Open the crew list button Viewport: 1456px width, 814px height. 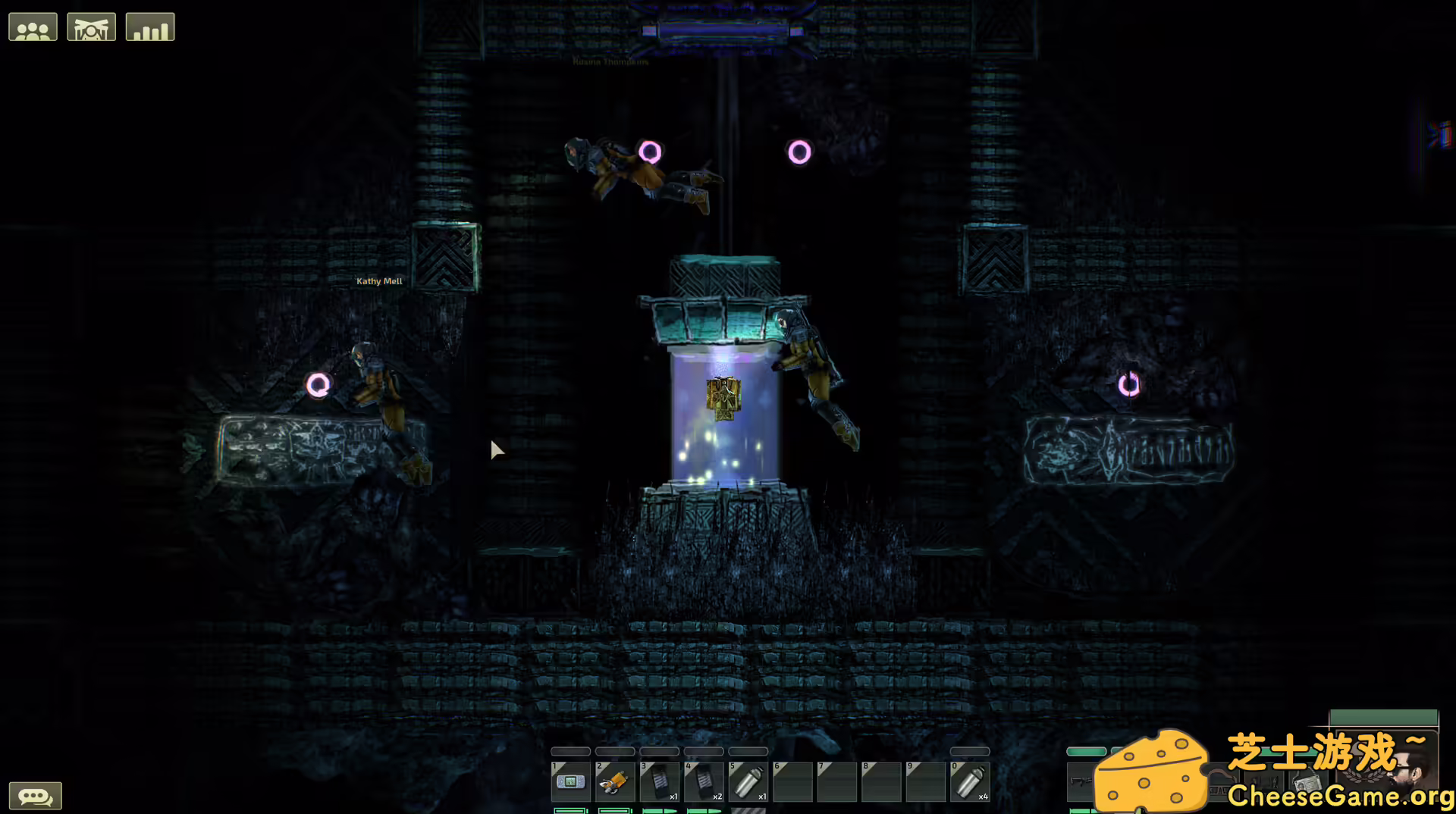(33, 27)
